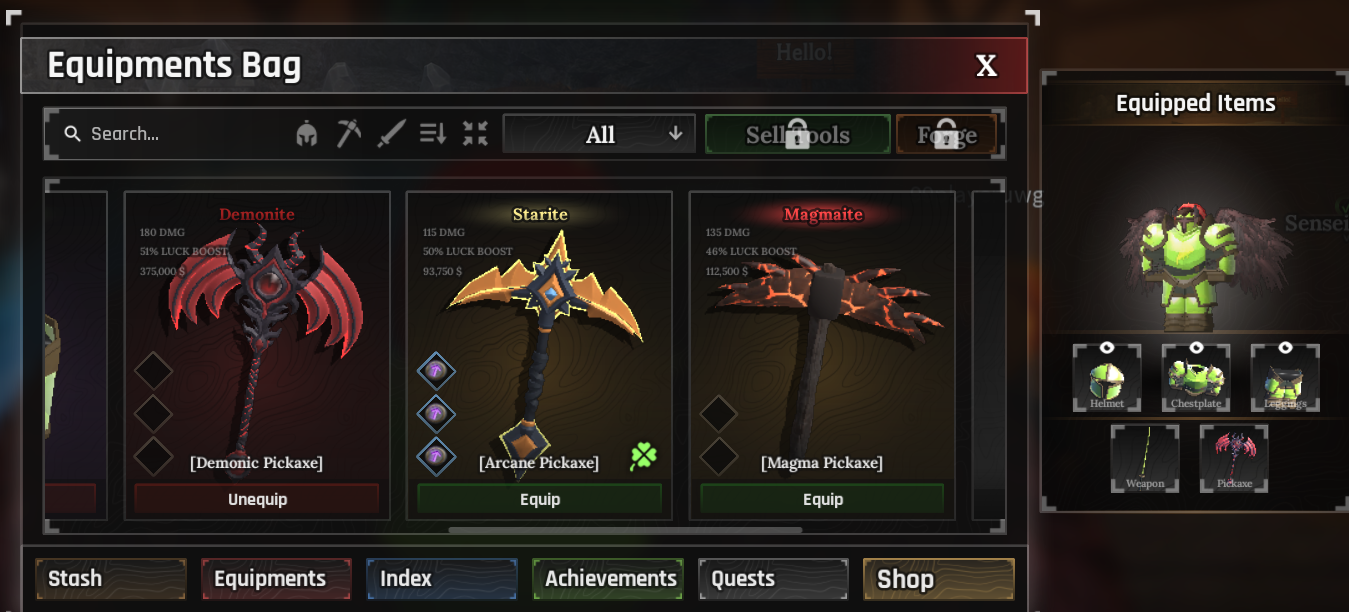Switch to the Index tab
The image size is (1349, 612).
coord(441,579)
